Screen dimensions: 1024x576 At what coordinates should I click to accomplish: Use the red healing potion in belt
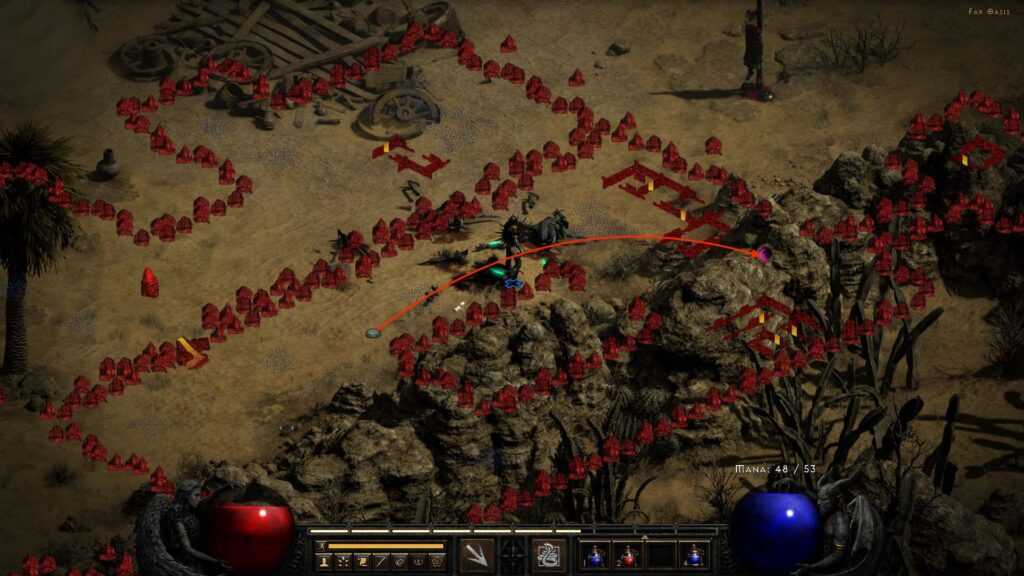point(627,555)
